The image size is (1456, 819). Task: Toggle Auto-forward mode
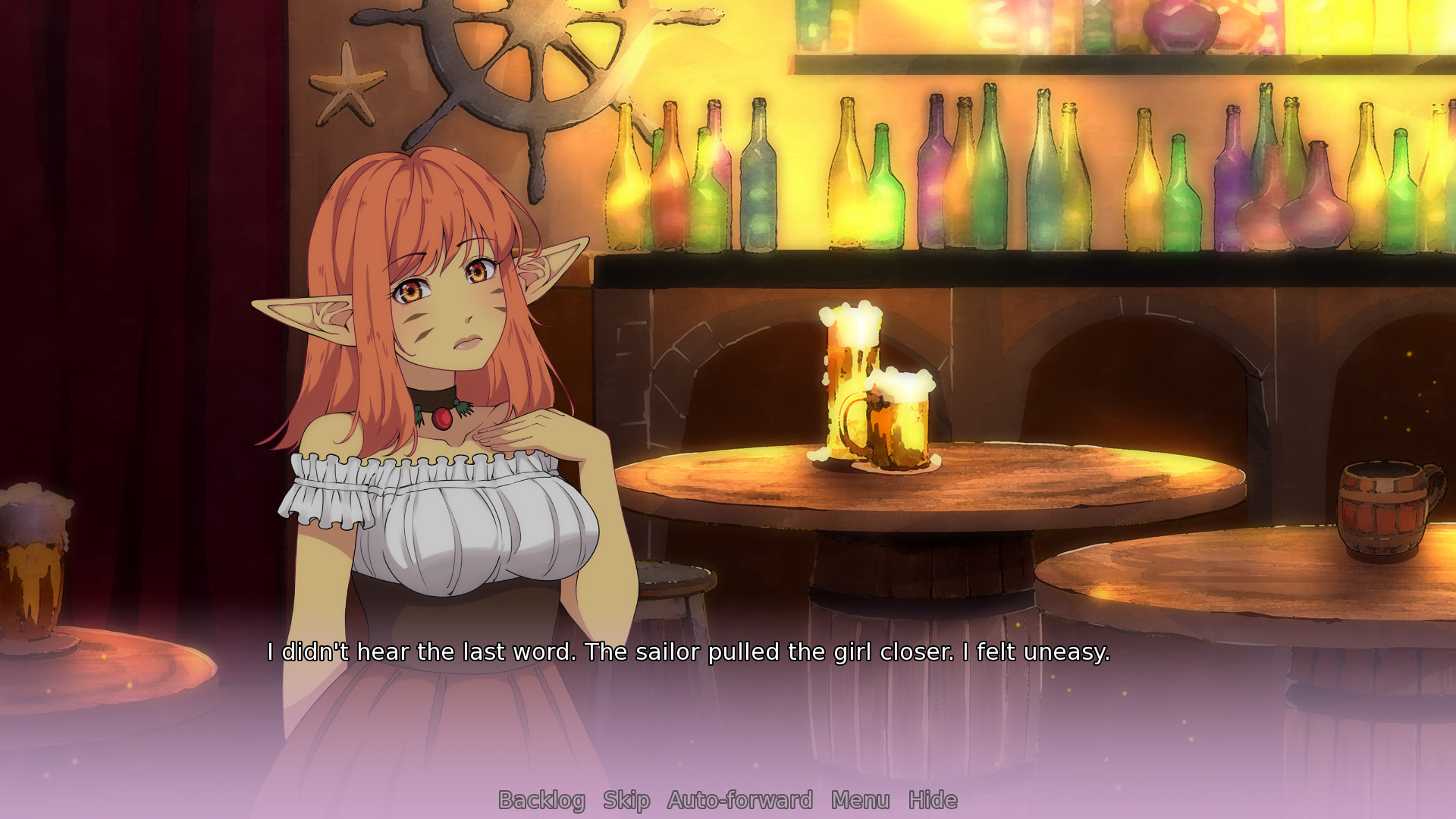(x=740, y=800)
